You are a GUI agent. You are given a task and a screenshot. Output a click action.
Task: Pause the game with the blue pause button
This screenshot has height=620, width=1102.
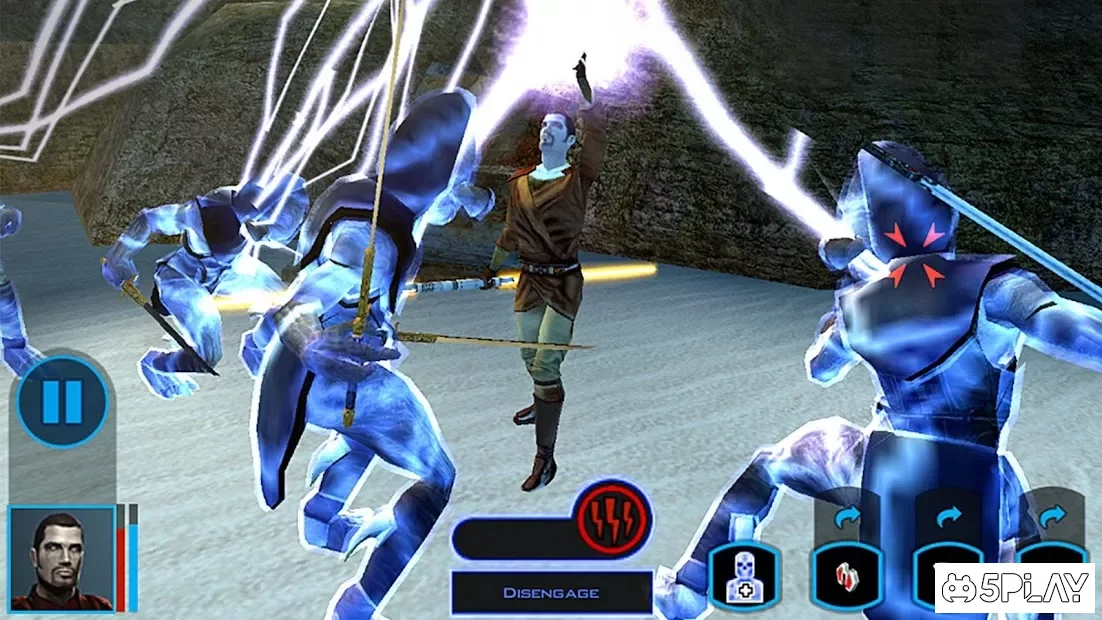click(x=62, y=403)
